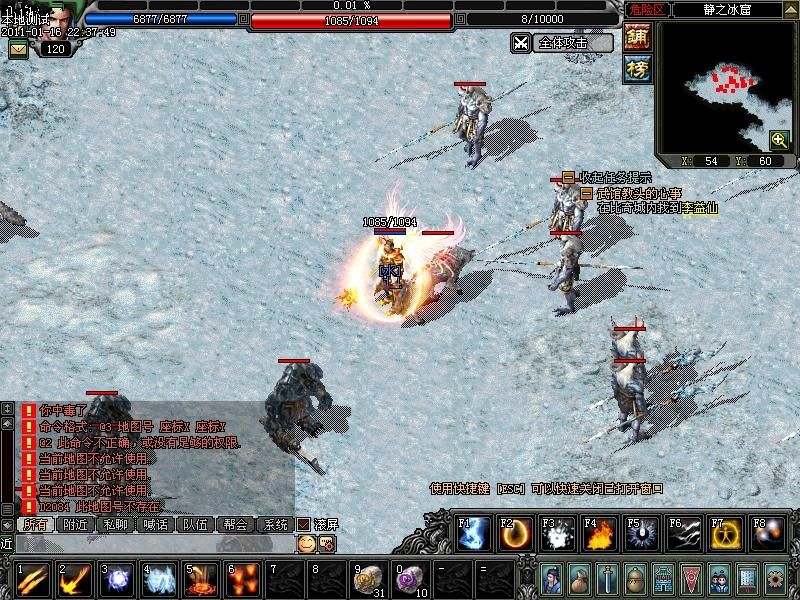Open the mail envelope icon
The image size is (800, 600).
pyautogui.click(x=18, y=49)
